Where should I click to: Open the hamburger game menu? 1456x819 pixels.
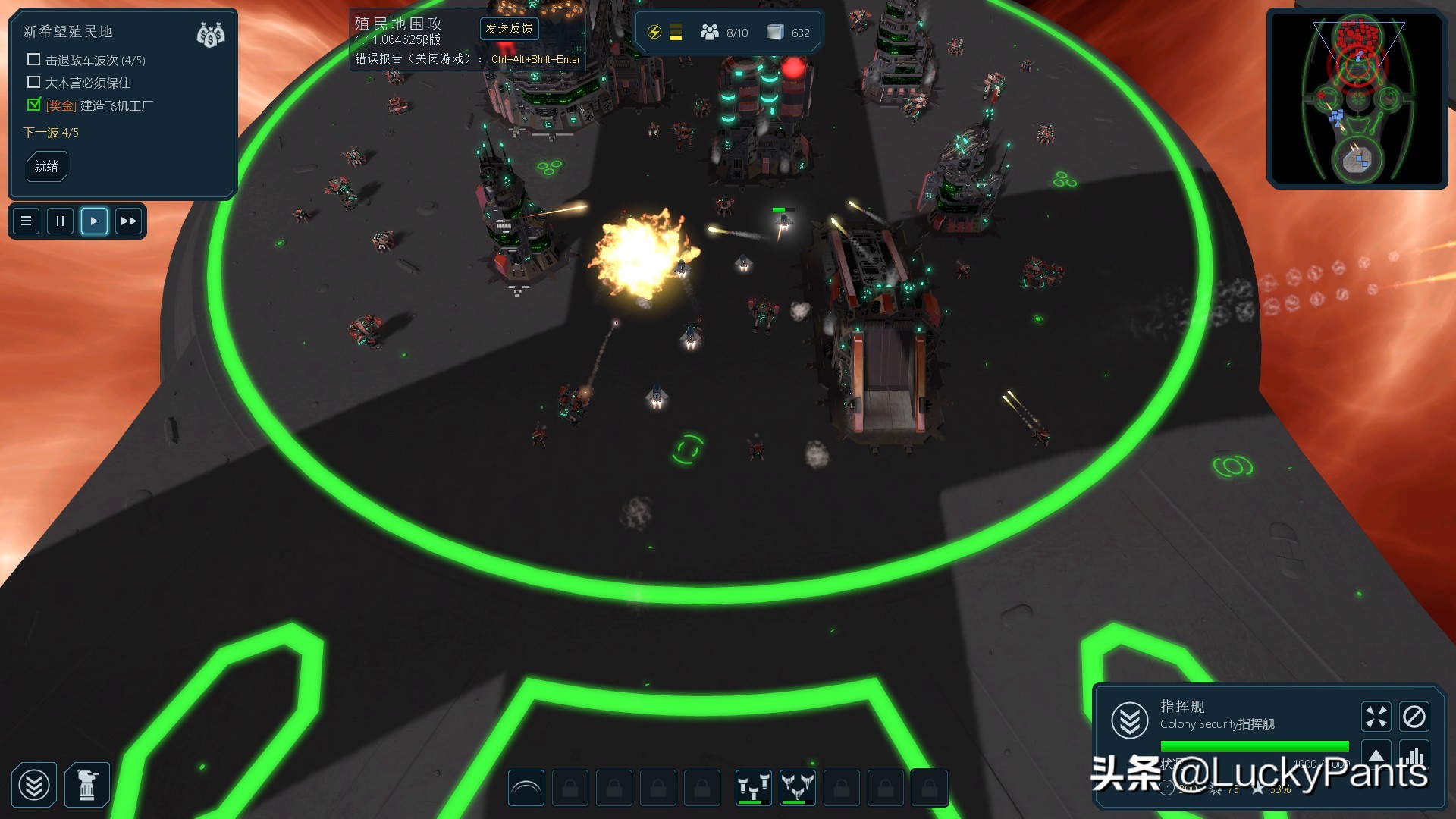click(x=27, y=221)
